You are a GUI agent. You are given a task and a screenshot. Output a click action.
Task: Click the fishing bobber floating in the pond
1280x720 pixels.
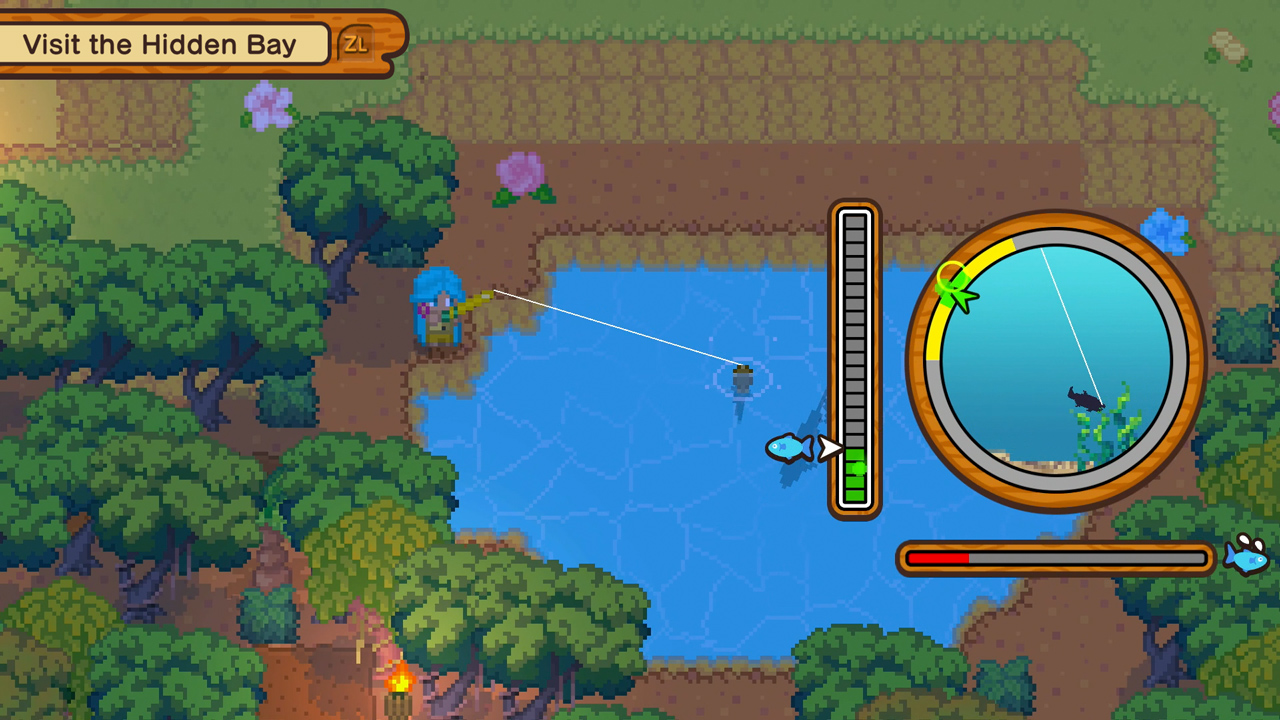click(740, 378)
